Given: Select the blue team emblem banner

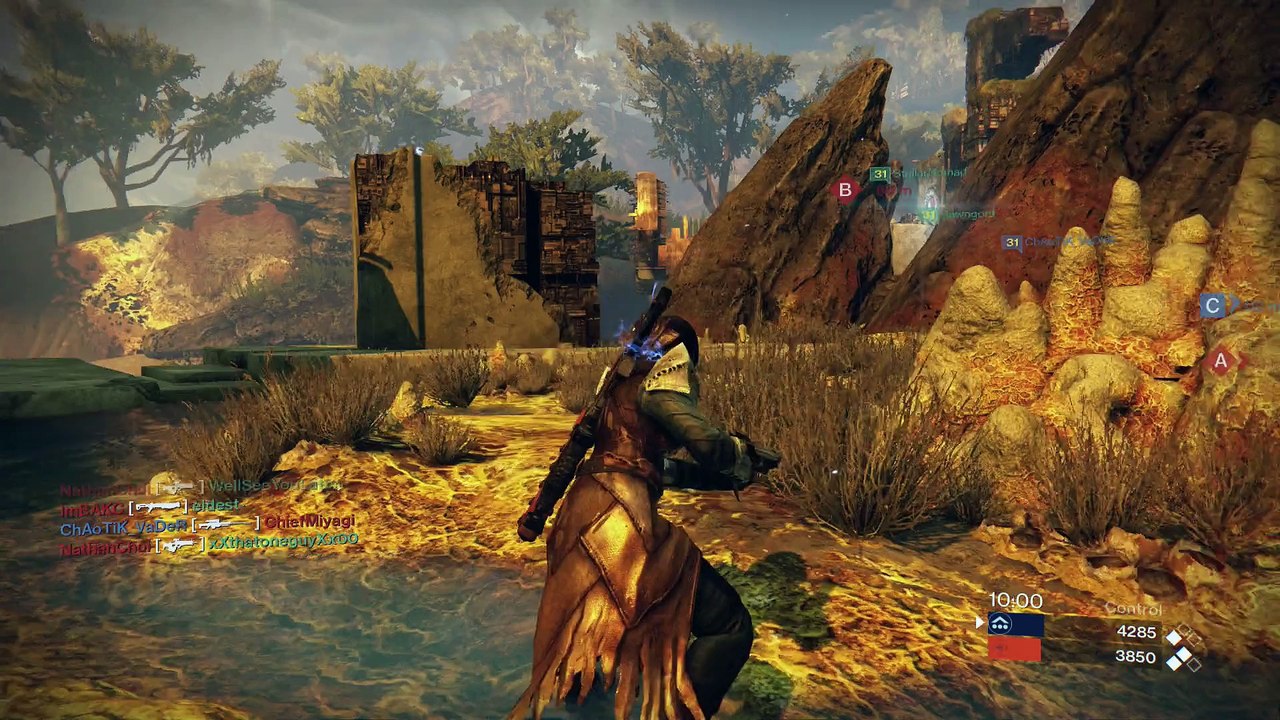Looking at the screenshot, I should [1015, 625].
